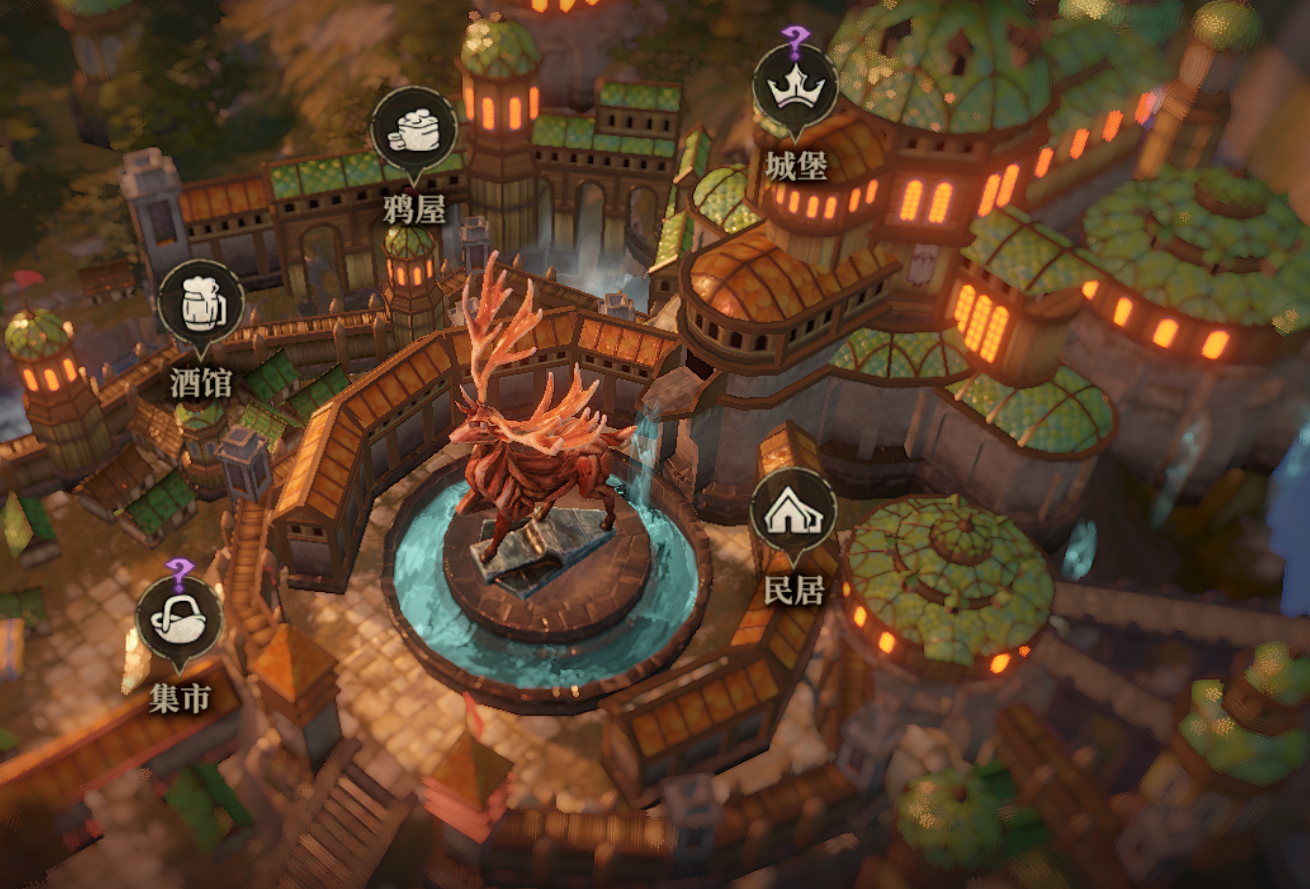Image resolution: width=1310 pixels, height=889 pixels.
Task: Select the 城堡 crown marker
Action: [795, 88]
